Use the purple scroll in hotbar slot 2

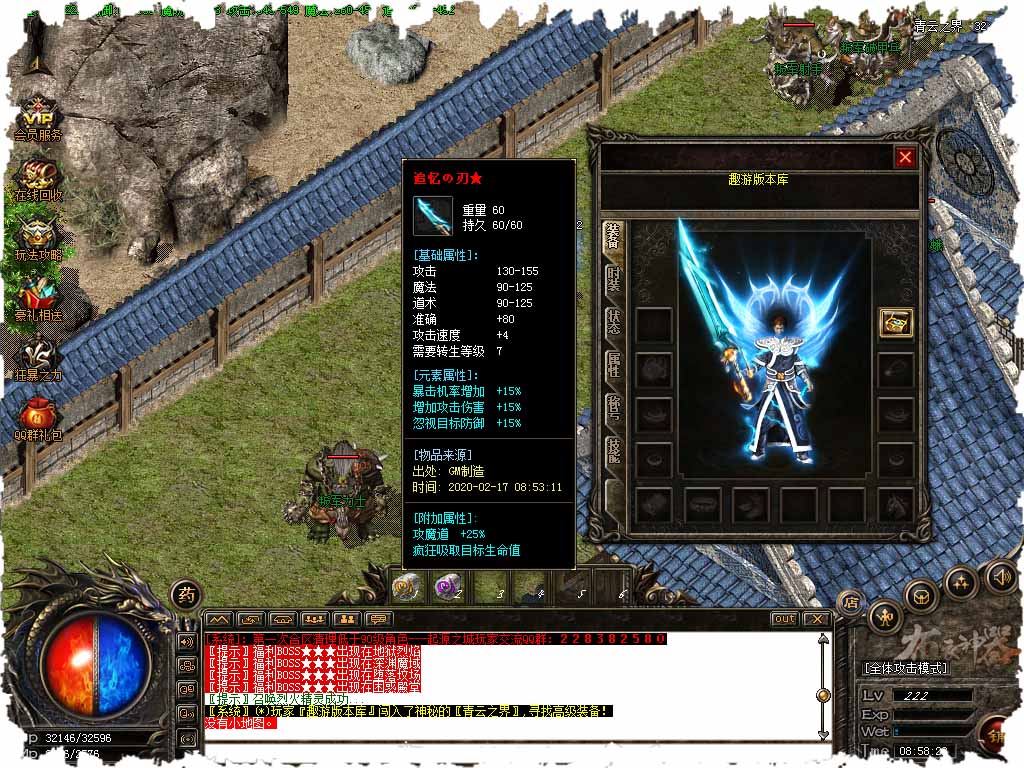[x=447, y=588]
